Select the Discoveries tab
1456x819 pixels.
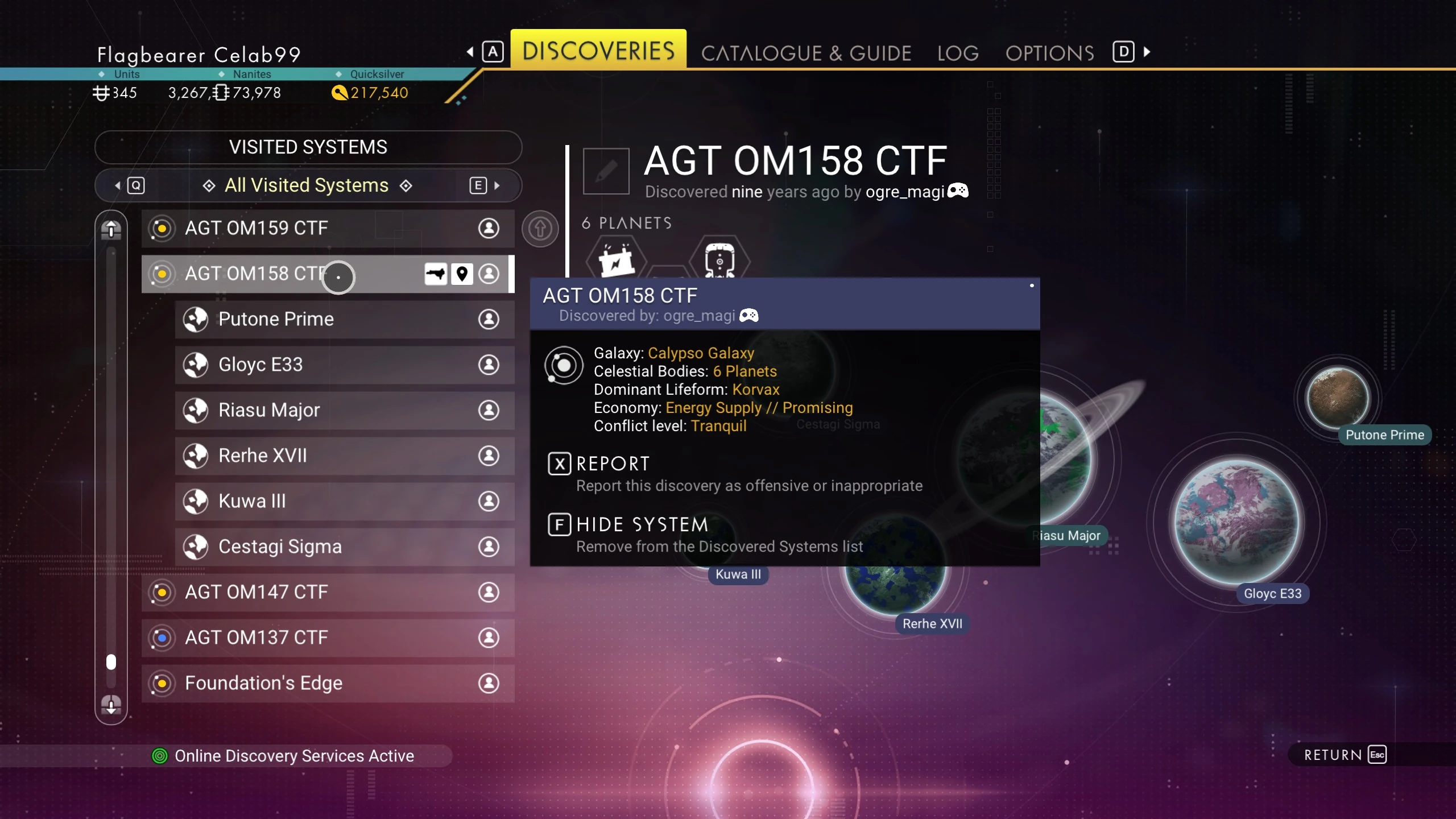coord(598,51)
